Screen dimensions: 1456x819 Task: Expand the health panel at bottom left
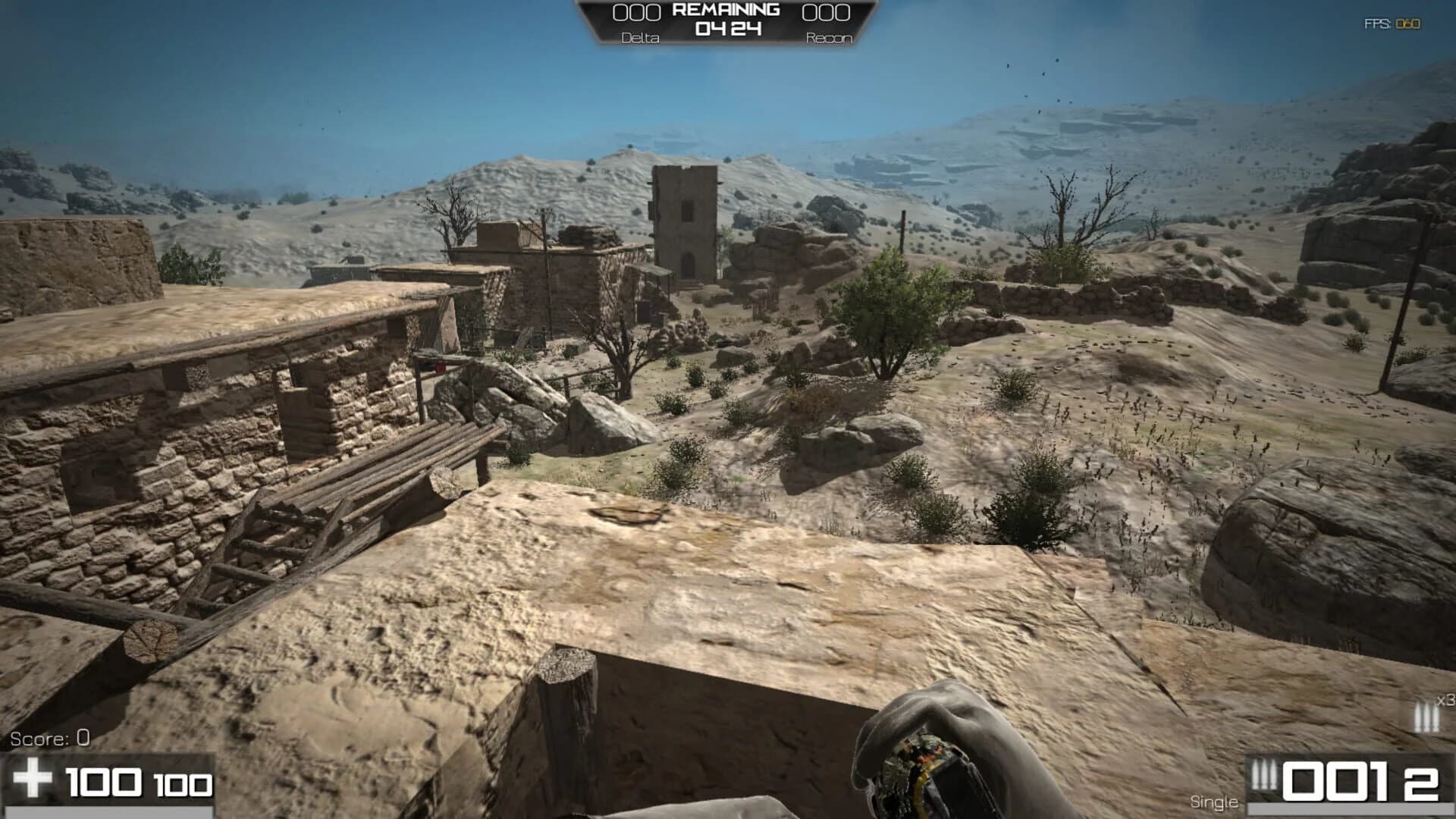tap(106, 777)
